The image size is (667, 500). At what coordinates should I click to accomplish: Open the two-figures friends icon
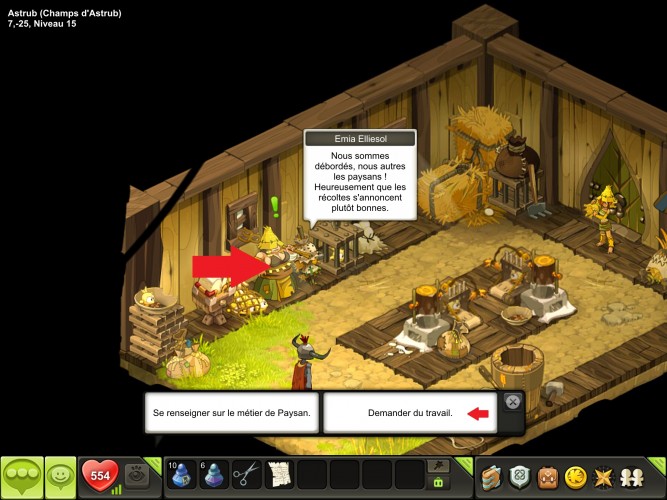[634, 477]
